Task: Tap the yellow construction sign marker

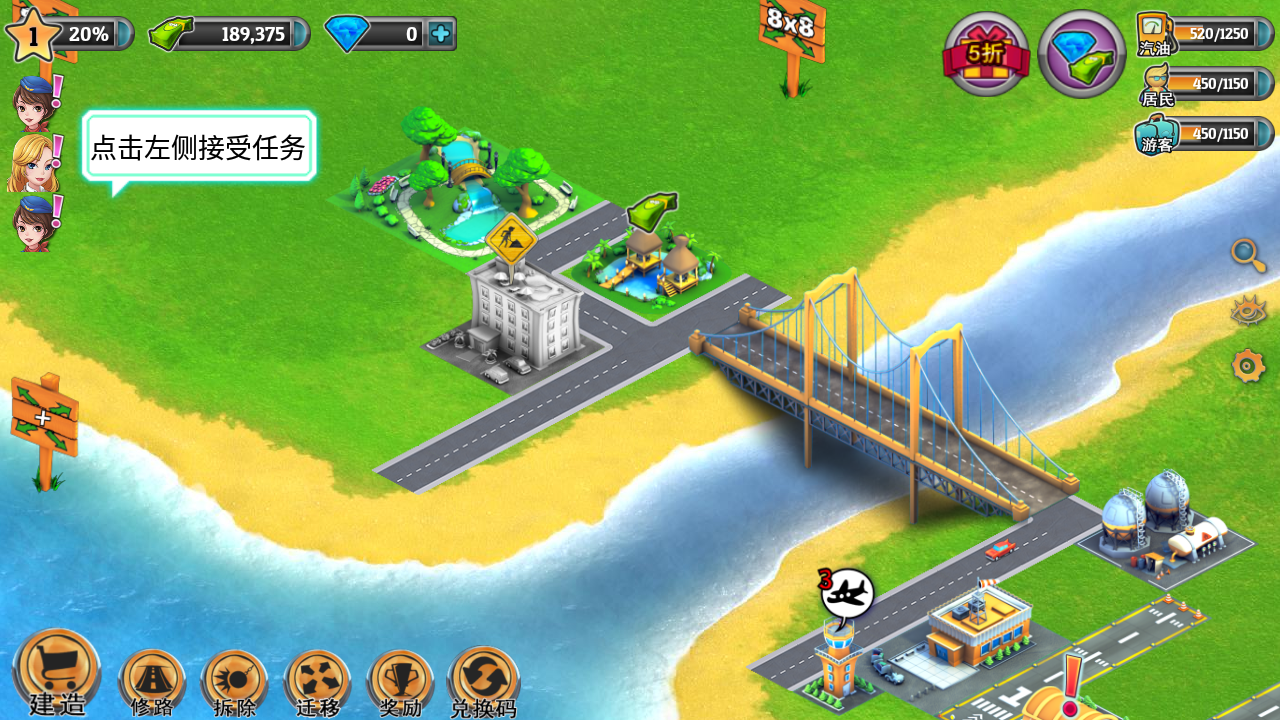Action: click(511, 238)
